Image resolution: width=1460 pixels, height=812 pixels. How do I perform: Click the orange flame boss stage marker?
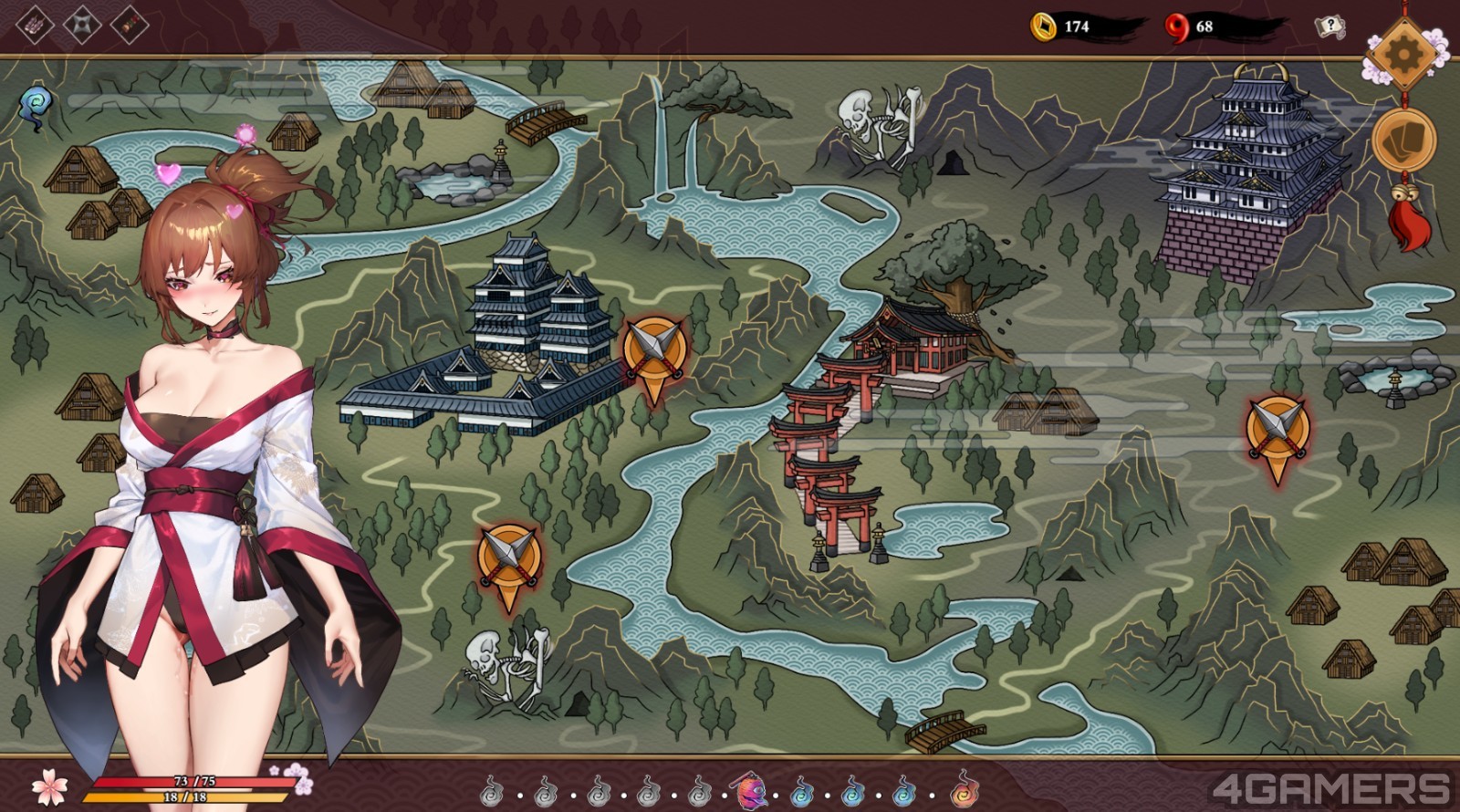click(964, 788)
